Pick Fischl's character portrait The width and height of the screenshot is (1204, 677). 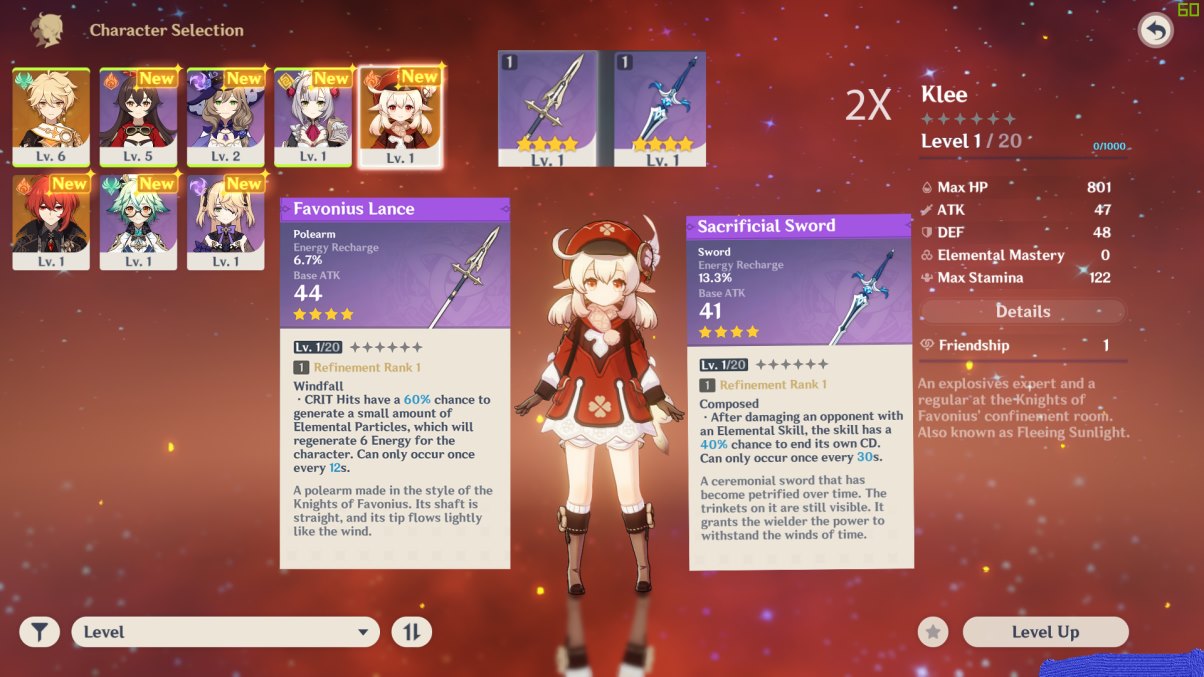coord(225,220)
